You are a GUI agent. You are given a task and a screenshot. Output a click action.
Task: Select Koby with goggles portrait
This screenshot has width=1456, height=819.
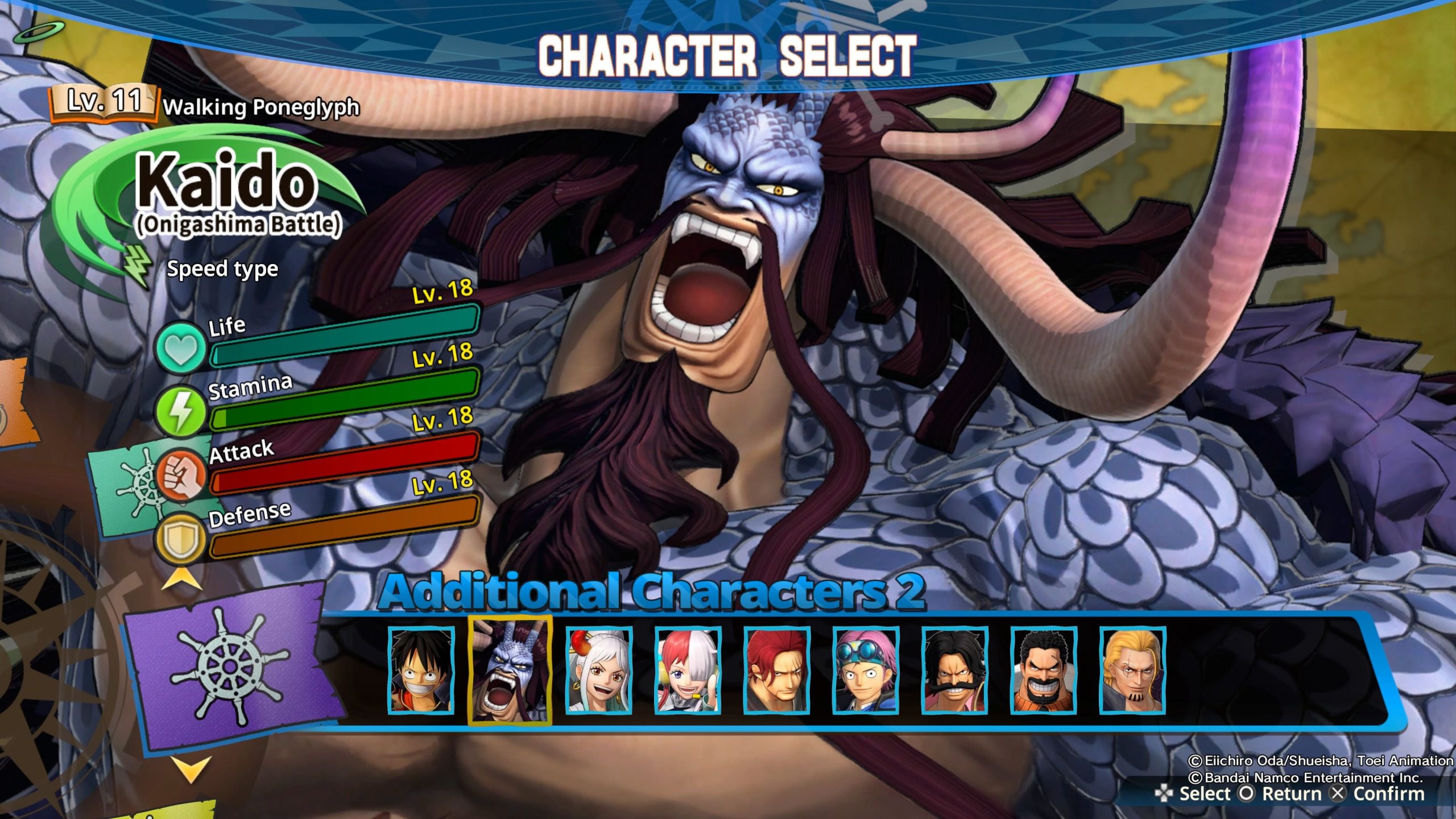point(866,670)
